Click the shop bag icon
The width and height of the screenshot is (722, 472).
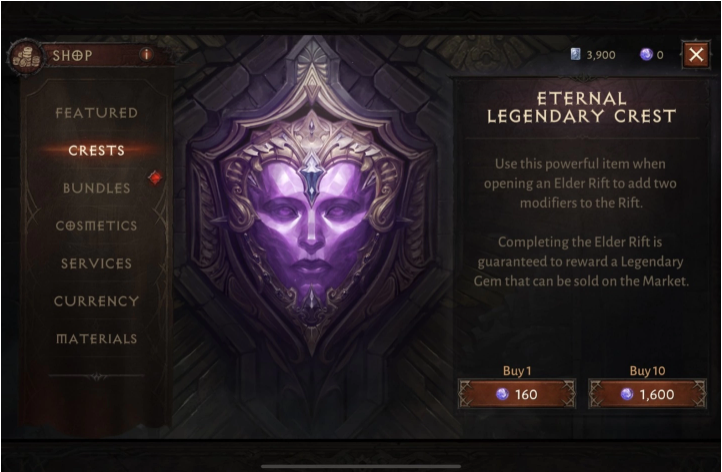click(23, 57)
